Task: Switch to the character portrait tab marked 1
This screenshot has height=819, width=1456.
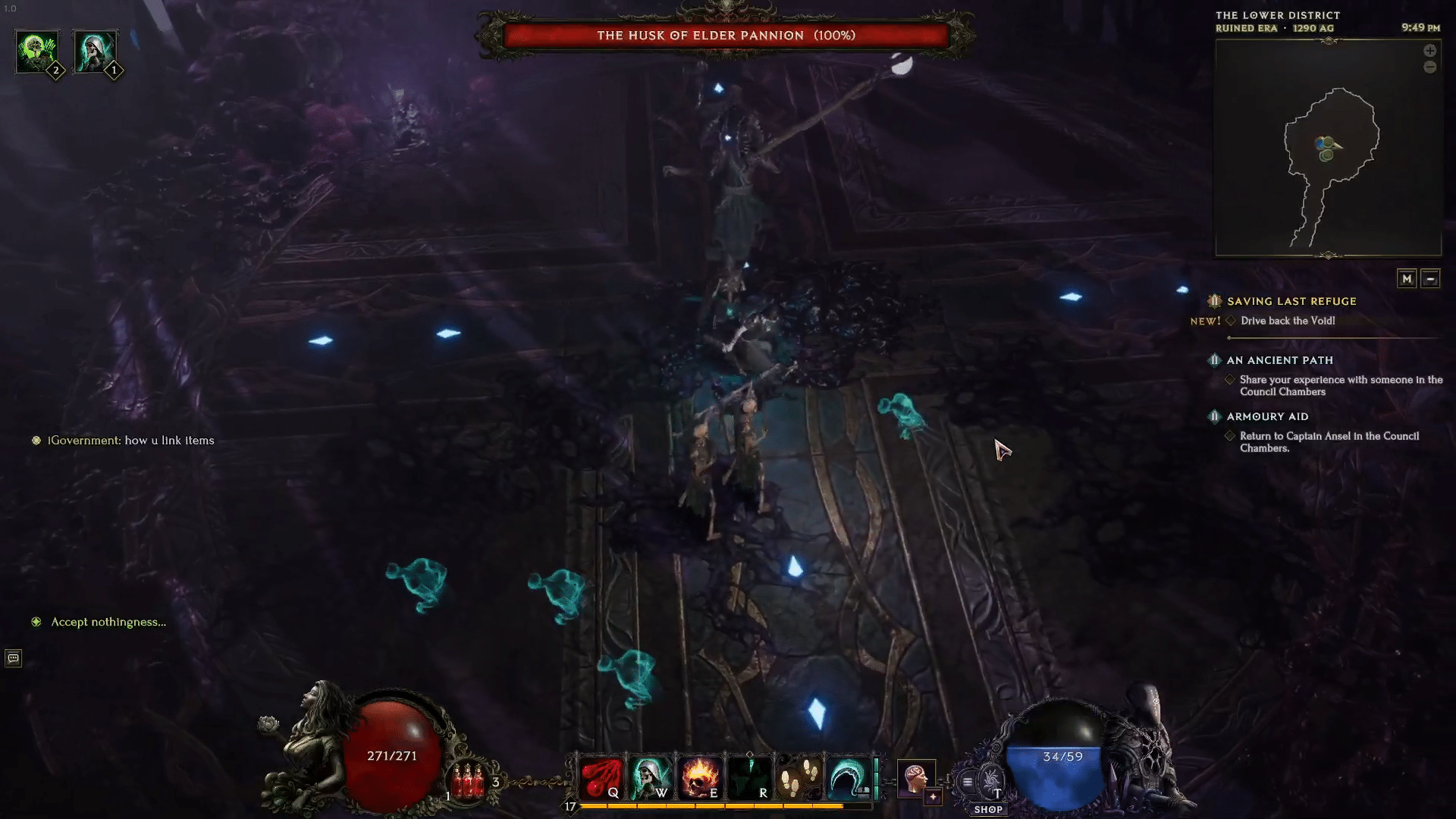Action: pyautogui.click(x=94, y=52)
